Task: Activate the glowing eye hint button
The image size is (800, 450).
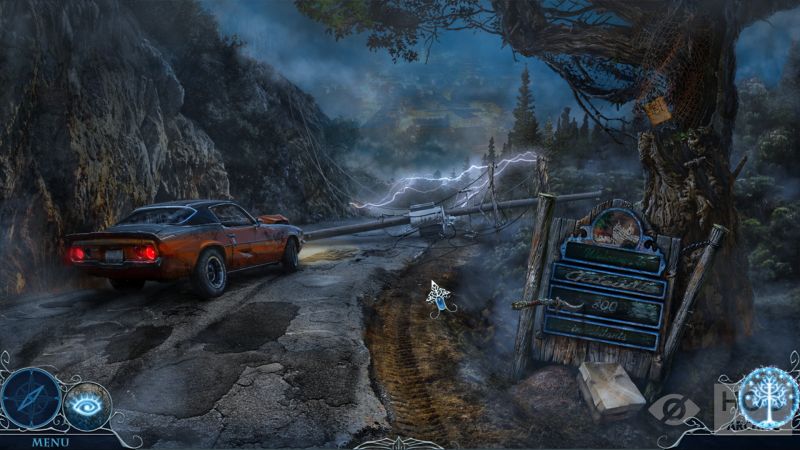Action: pos(88,405)
